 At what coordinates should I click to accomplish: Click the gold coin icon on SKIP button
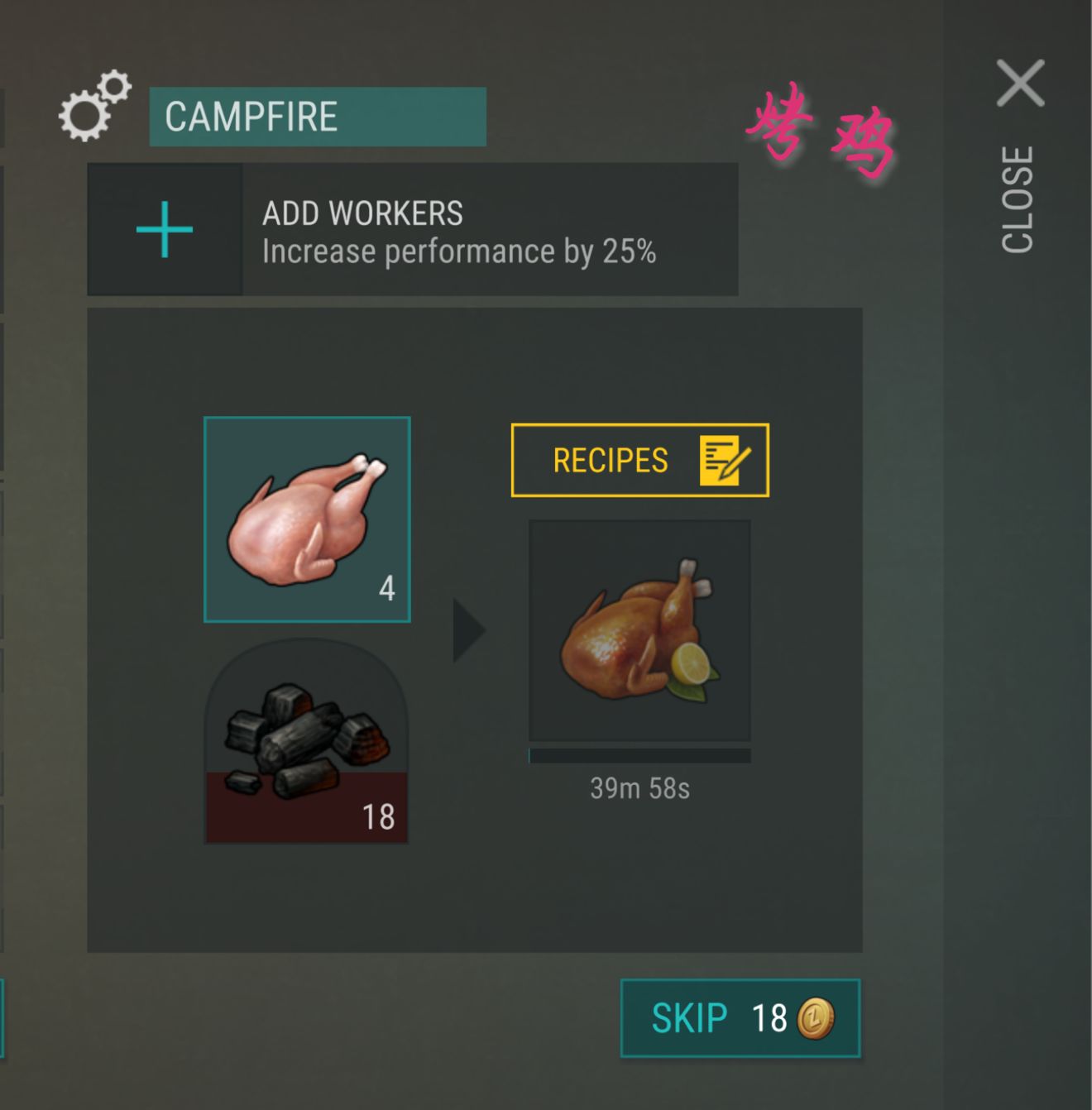point(816,1019)
